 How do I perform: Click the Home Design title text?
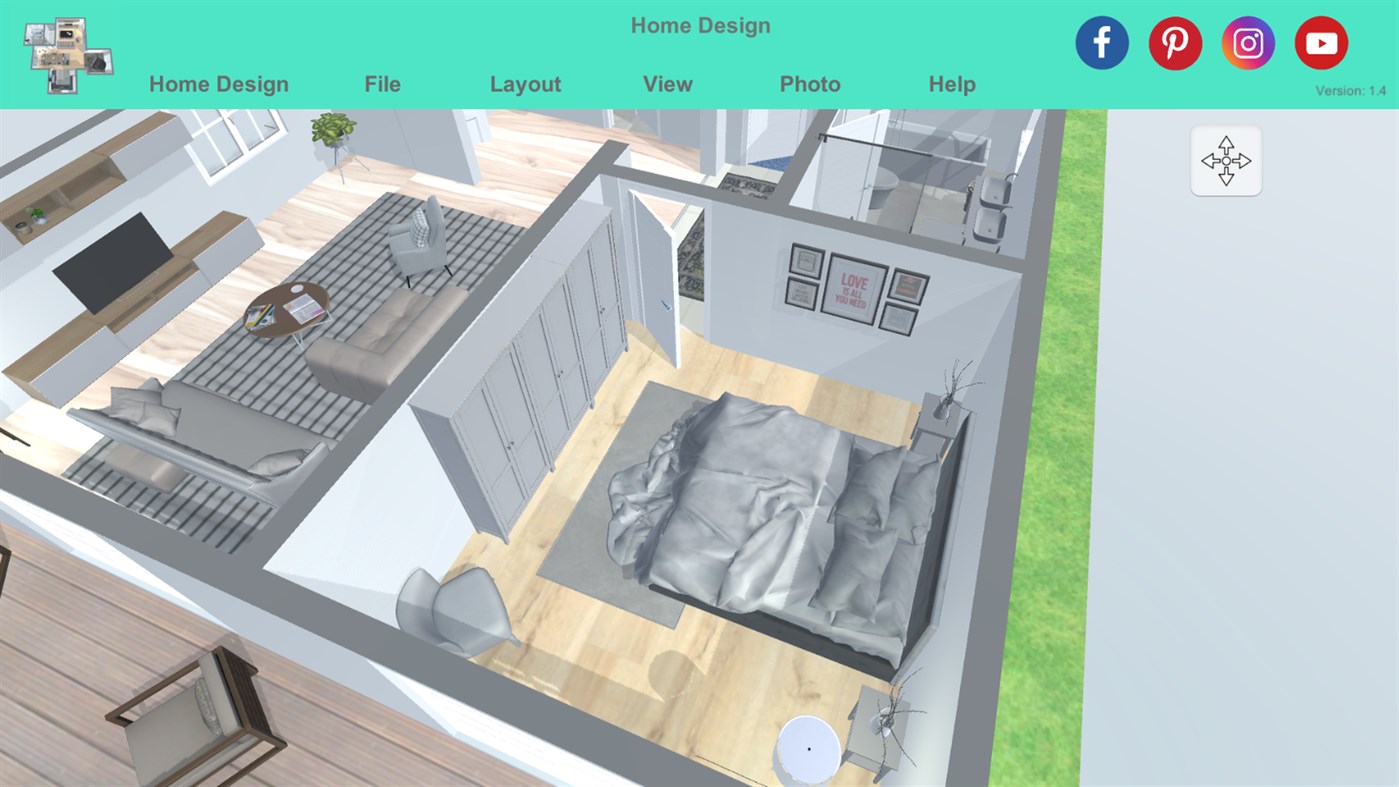coord(700,25)
